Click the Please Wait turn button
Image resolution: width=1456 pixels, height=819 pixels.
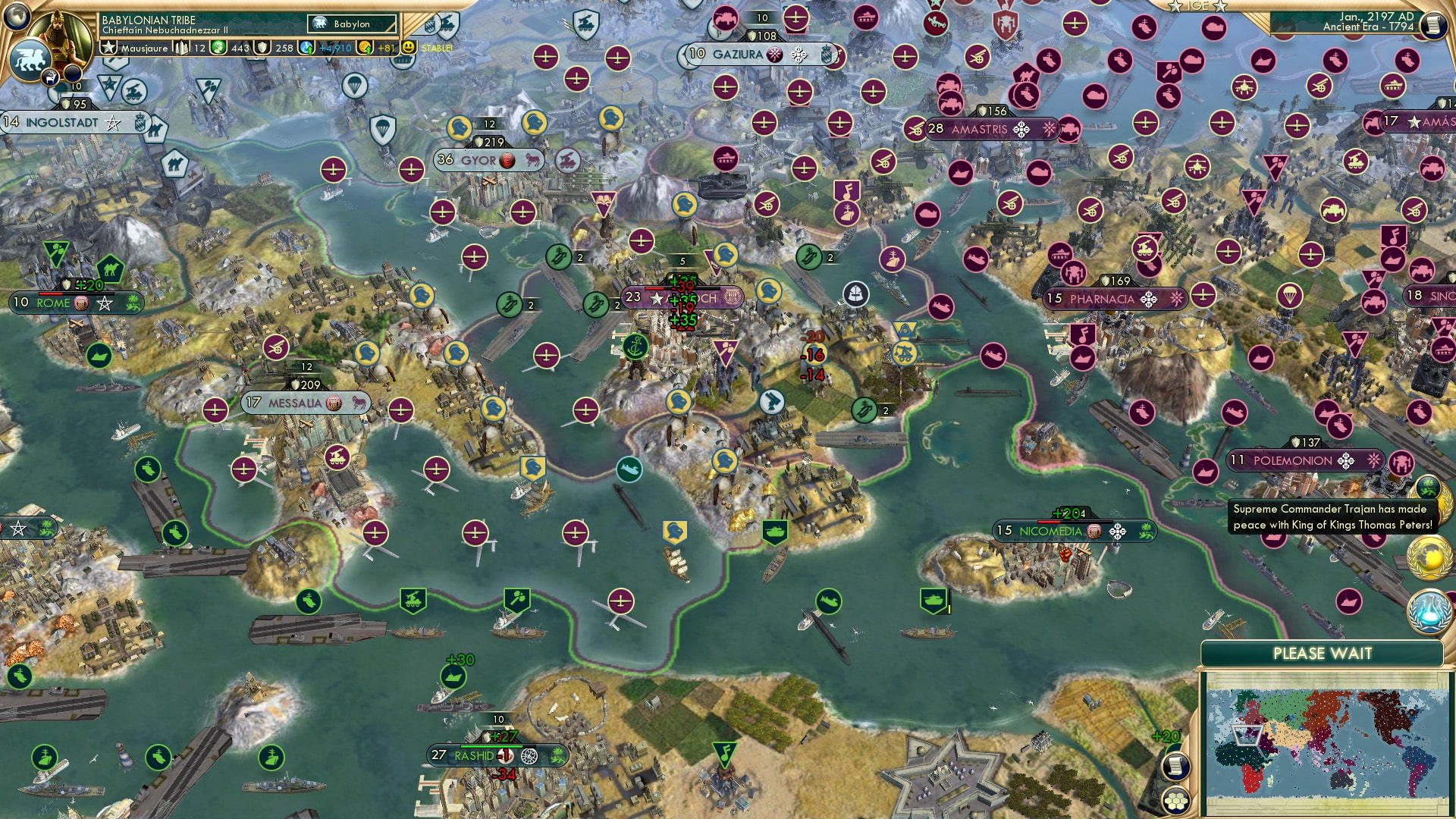pyautogui.click(x=1322, y=654)
